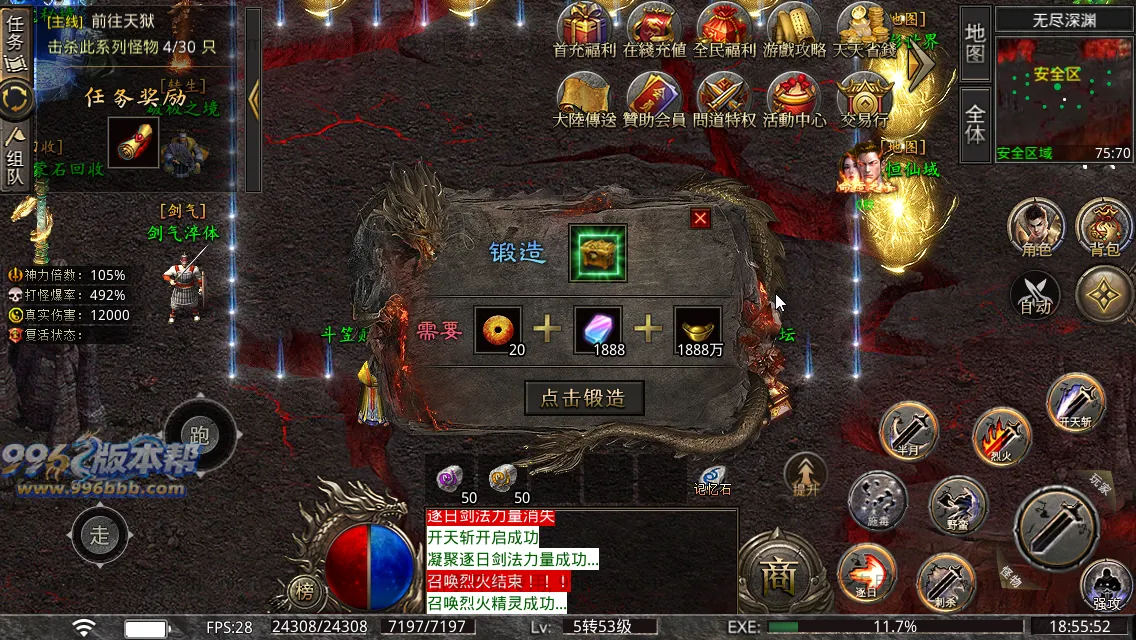Activate the 烈火 flame sword skill
Viewport: 1136px width, 640px height.
[x=1001, y=436]
